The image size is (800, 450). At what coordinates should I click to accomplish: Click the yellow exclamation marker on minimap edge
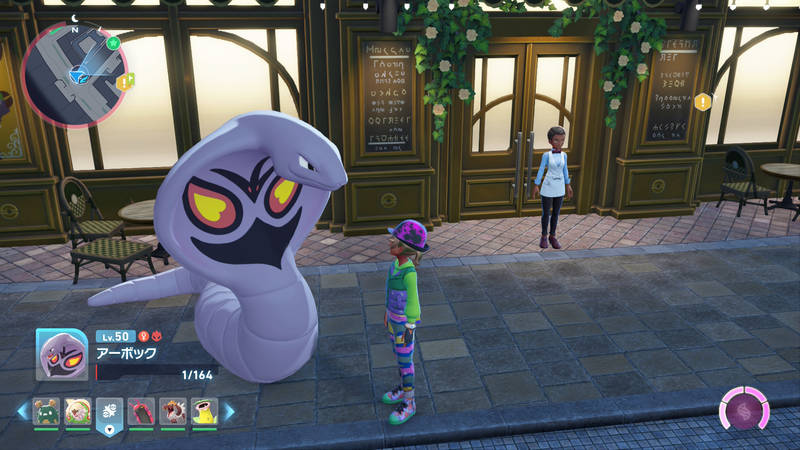click(124, 83)
